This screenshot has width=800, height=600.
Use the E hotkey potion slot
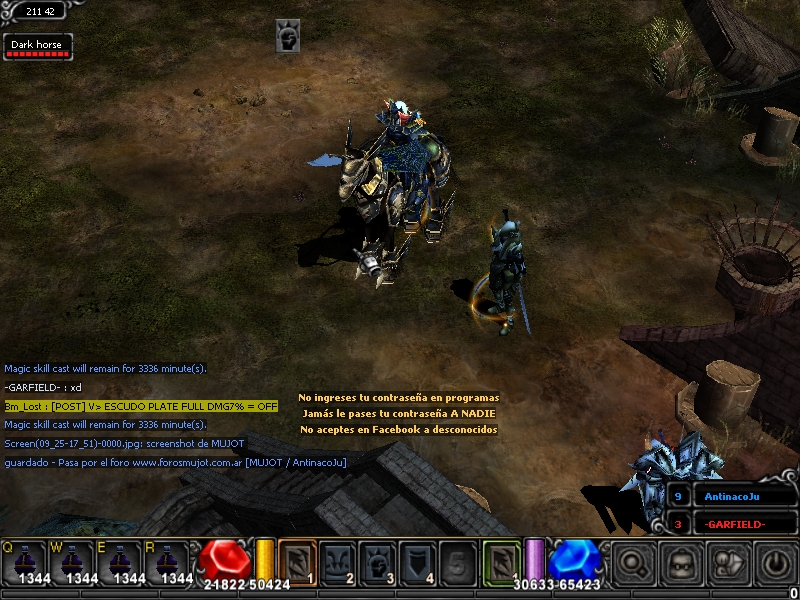(x=118, y=562)
